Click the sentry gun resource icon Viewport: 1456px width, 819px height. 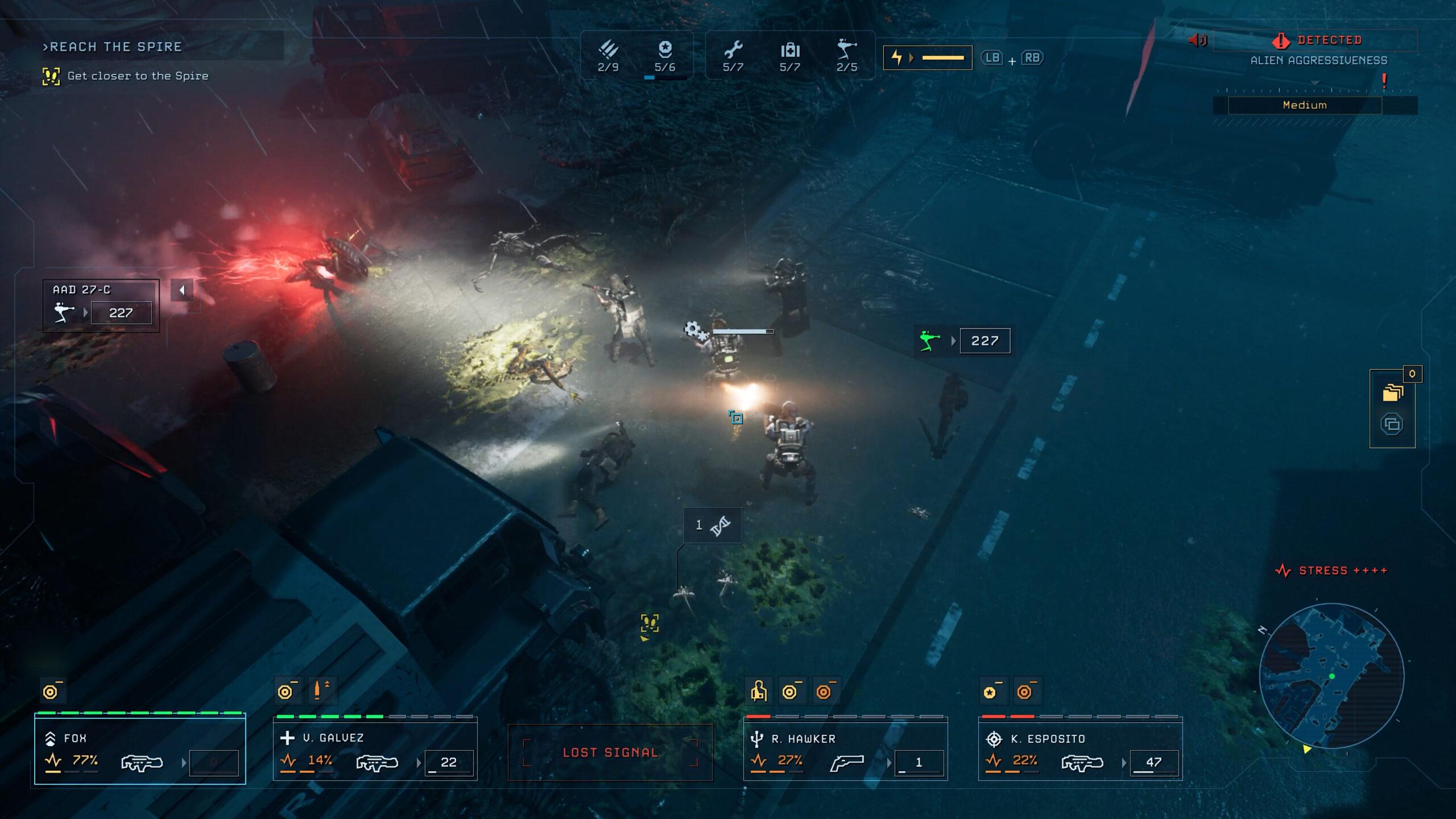click(846, 51)
